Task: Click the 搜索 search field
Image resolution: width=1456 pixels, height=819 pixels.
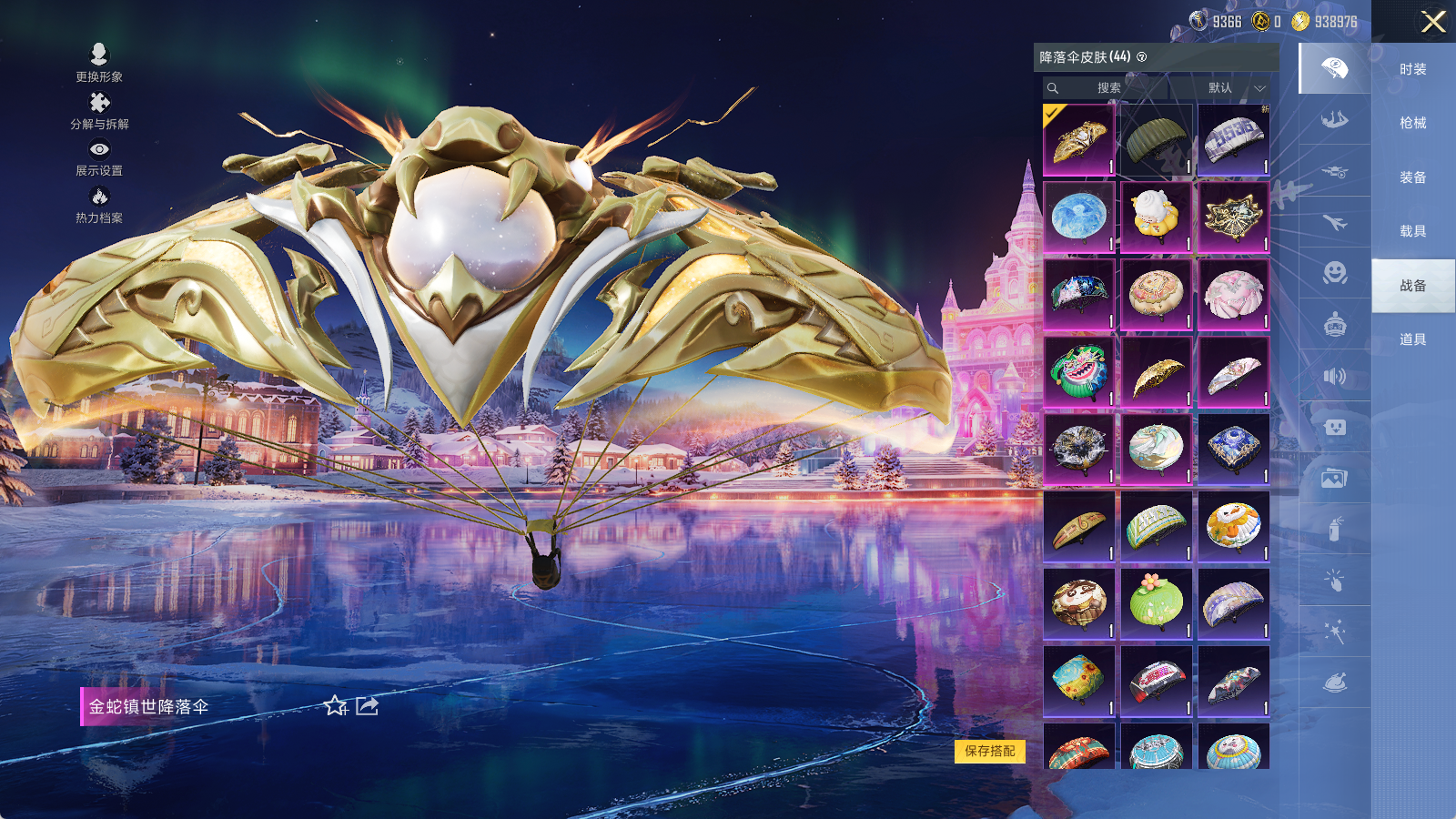Action: coord(1107,88)
